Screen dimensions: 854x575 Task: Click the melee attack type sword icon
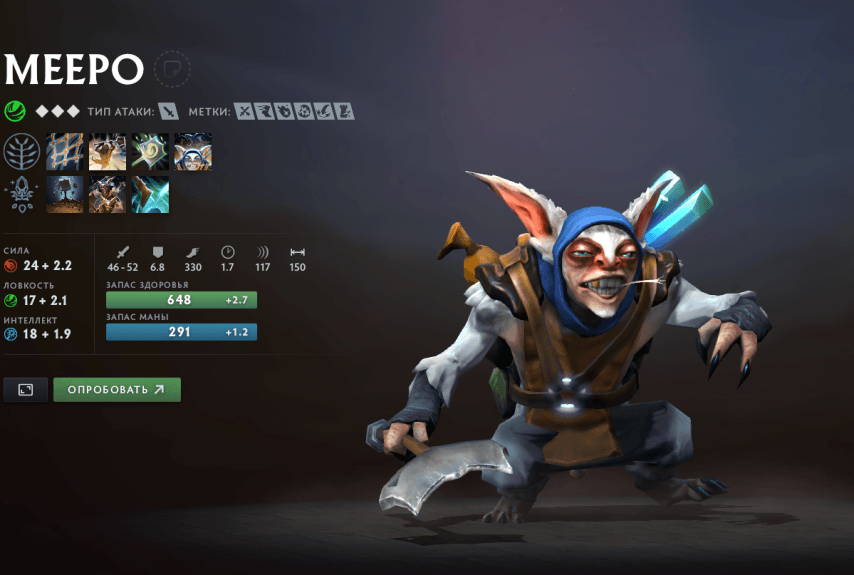tap(169, 111)
